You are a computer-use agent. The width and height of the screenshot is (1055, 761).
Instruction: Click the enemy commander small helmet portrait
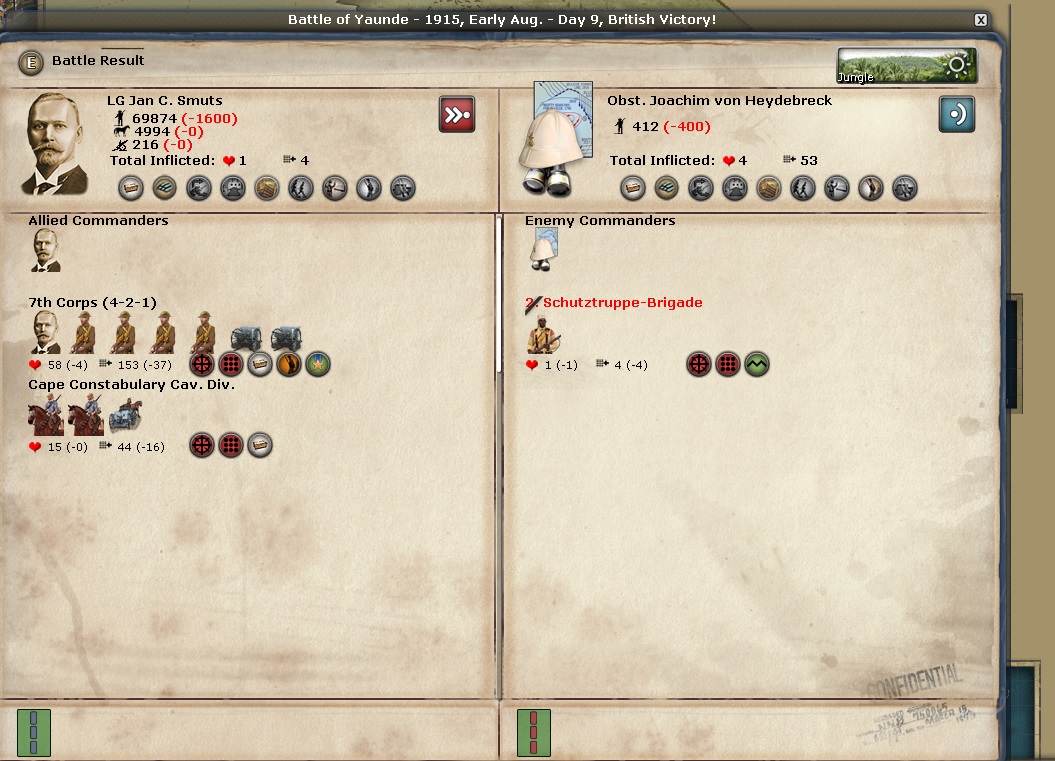tap(543, 250)
